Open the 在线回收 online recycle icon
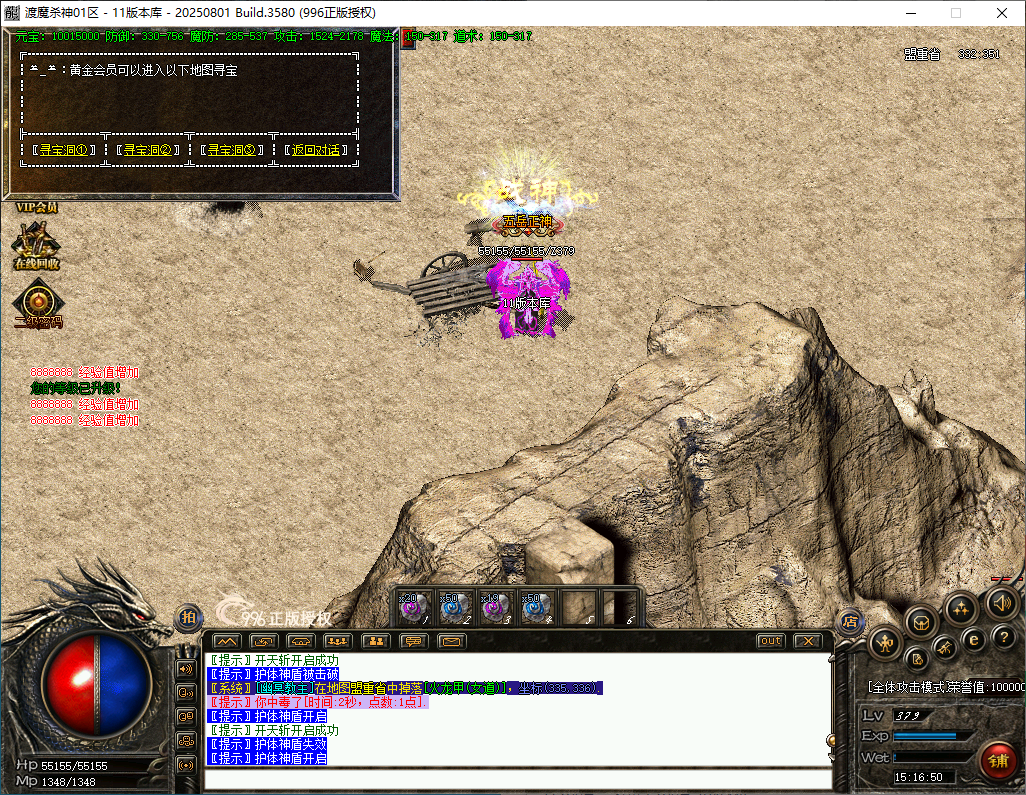The width and height of the screenshot is (1026, 795). [x=37, y=243]
